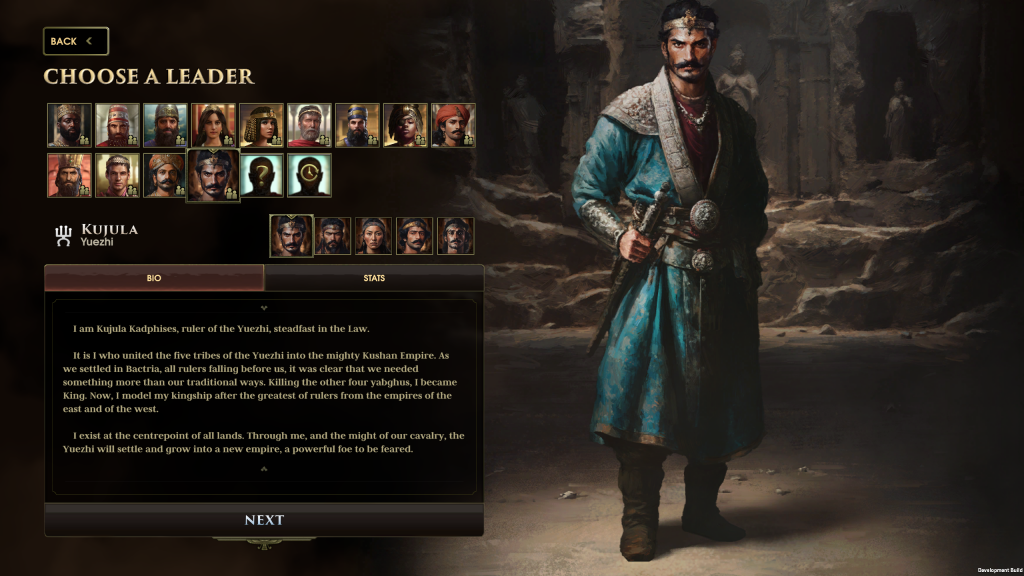This screenshot has height=576, width=1024.
Task: Select the woman character variant for Kujula
Action: pos(373,236)
